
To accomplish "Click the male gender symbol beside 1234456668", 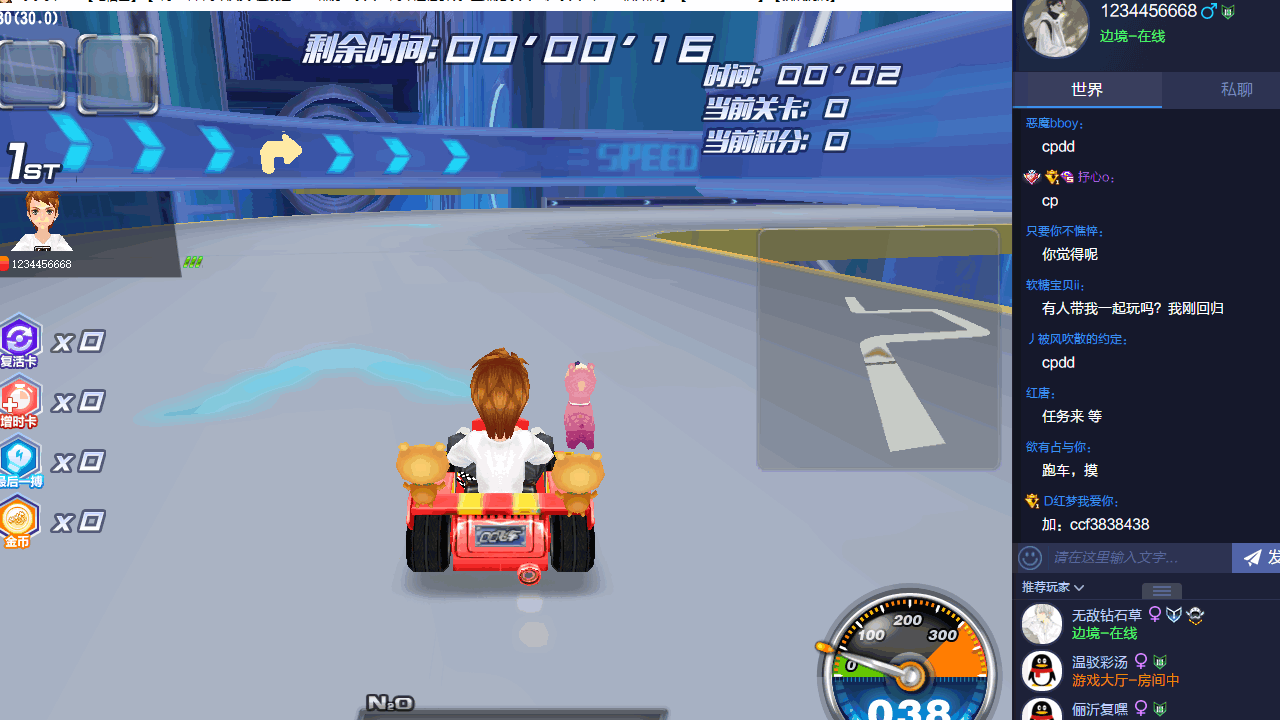I will click(x=1209, y=10).
